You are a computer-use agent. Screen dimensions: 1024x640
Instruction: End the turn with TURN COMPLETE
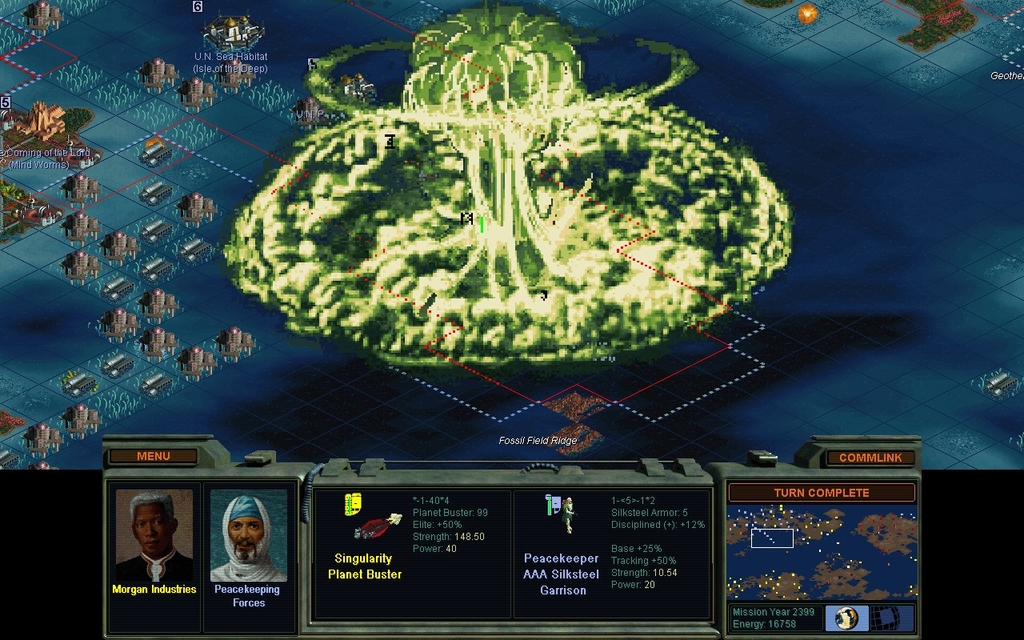coord(821,493)
